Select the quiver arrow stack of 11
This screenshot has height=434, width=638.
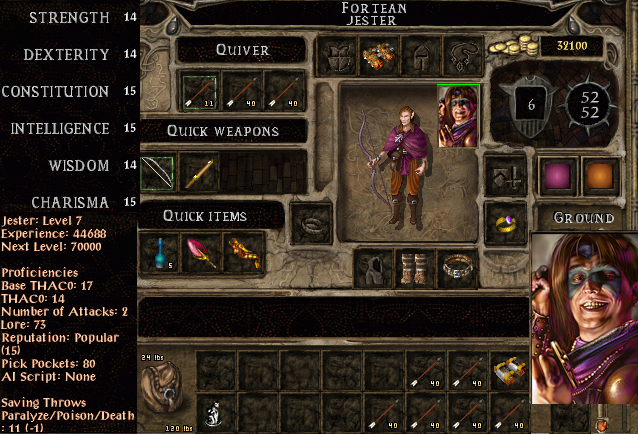200,90
